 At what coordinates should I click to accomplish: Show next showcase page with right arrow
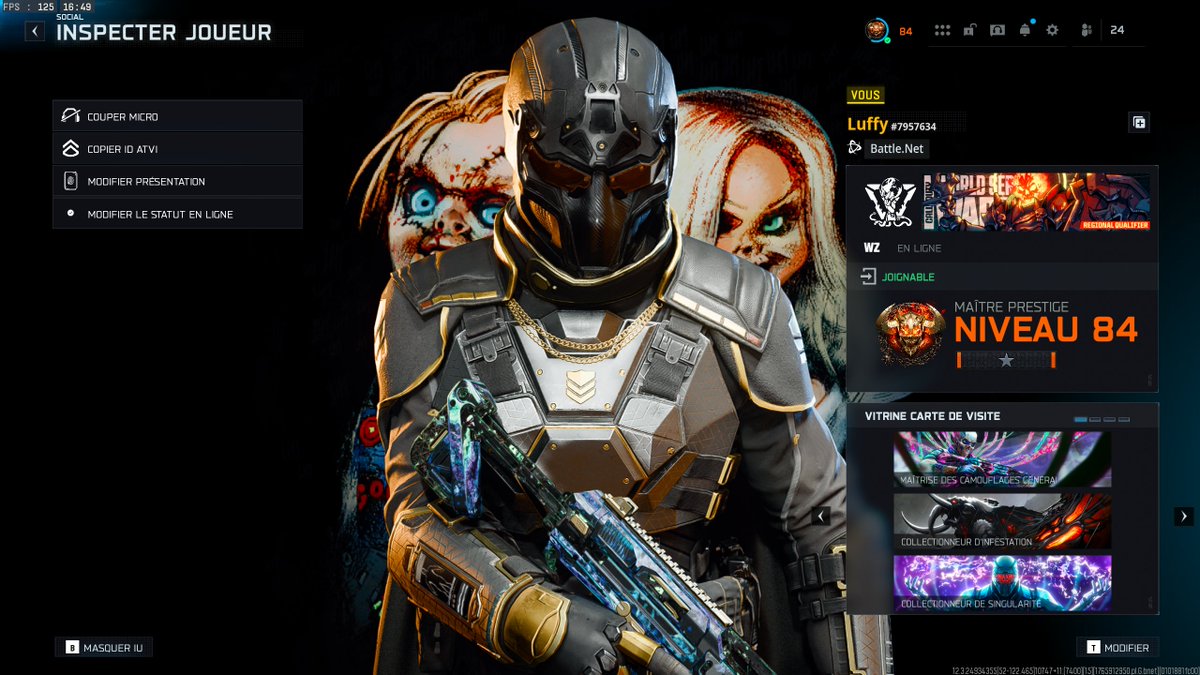pyautogui.click(x=1184, y=516)
